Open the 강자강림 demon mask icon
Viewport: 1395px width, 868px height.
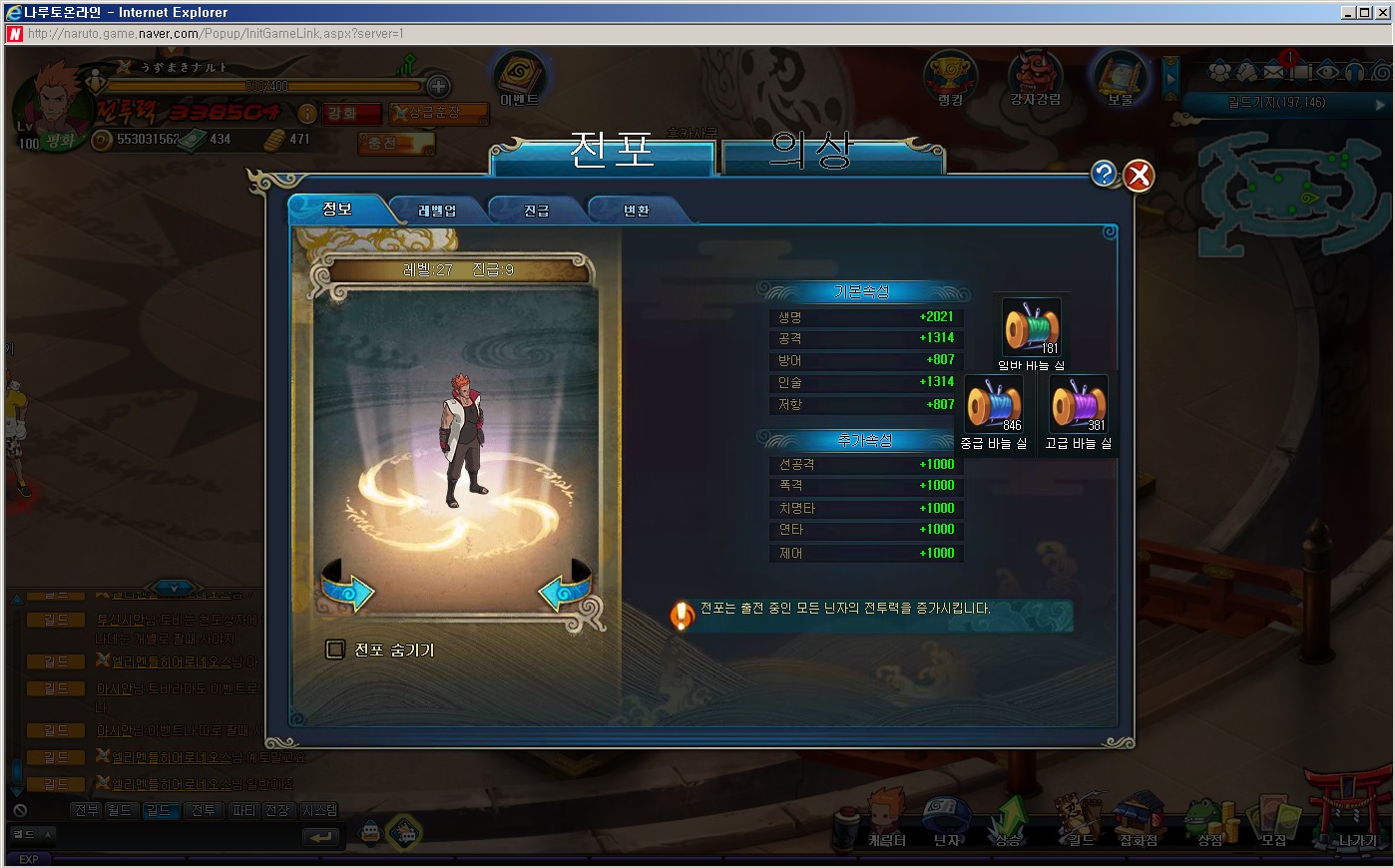(x=1035, y=77)
